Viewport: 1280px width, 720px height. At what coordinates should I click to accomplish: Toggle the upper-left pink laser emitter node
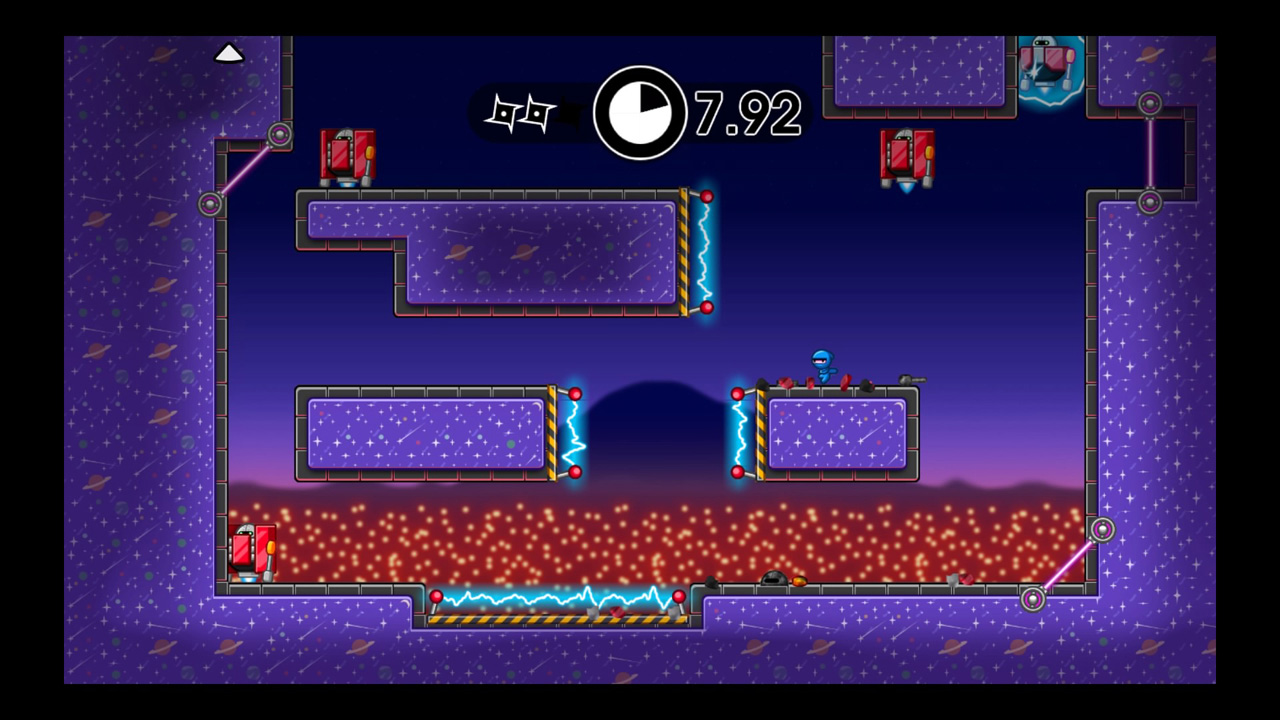[x=280, y=133]
